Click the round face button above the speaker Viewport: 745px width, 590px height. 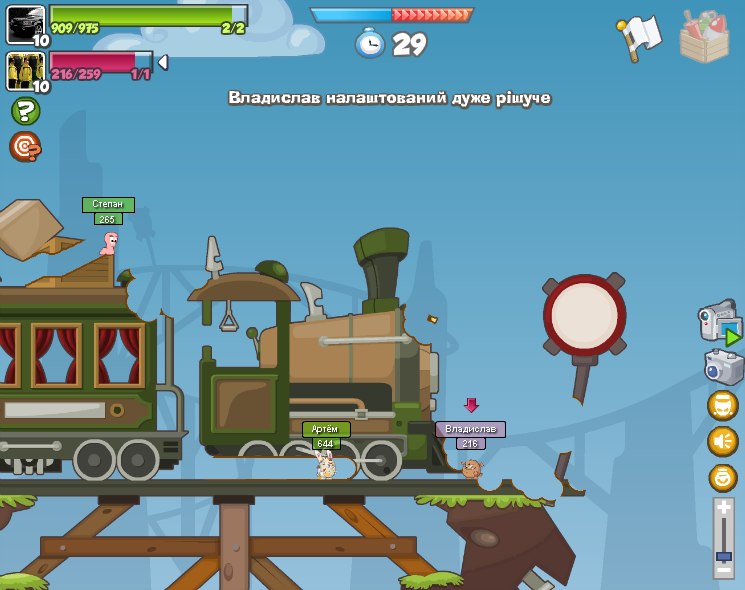tap(722, 405)
